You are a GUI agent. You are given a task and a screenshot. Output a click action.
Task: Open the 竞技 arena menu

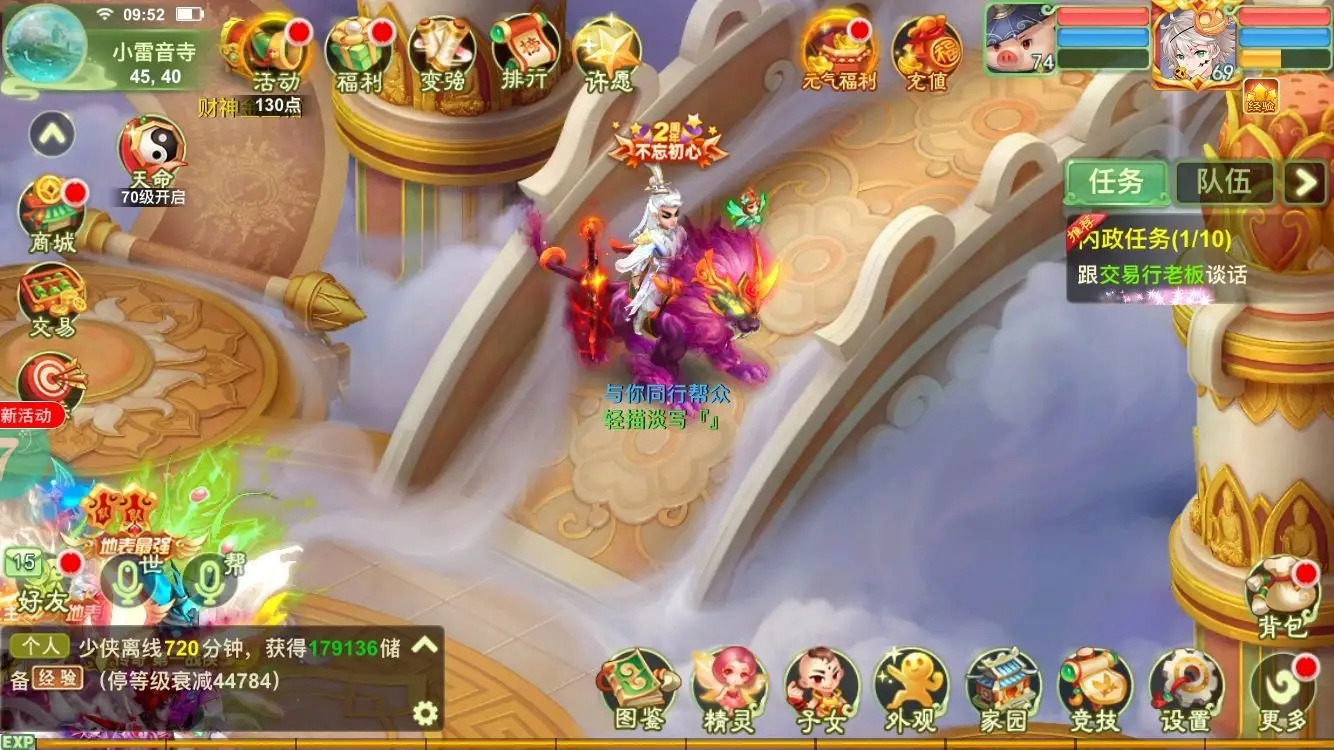[x=1095, y=690]
